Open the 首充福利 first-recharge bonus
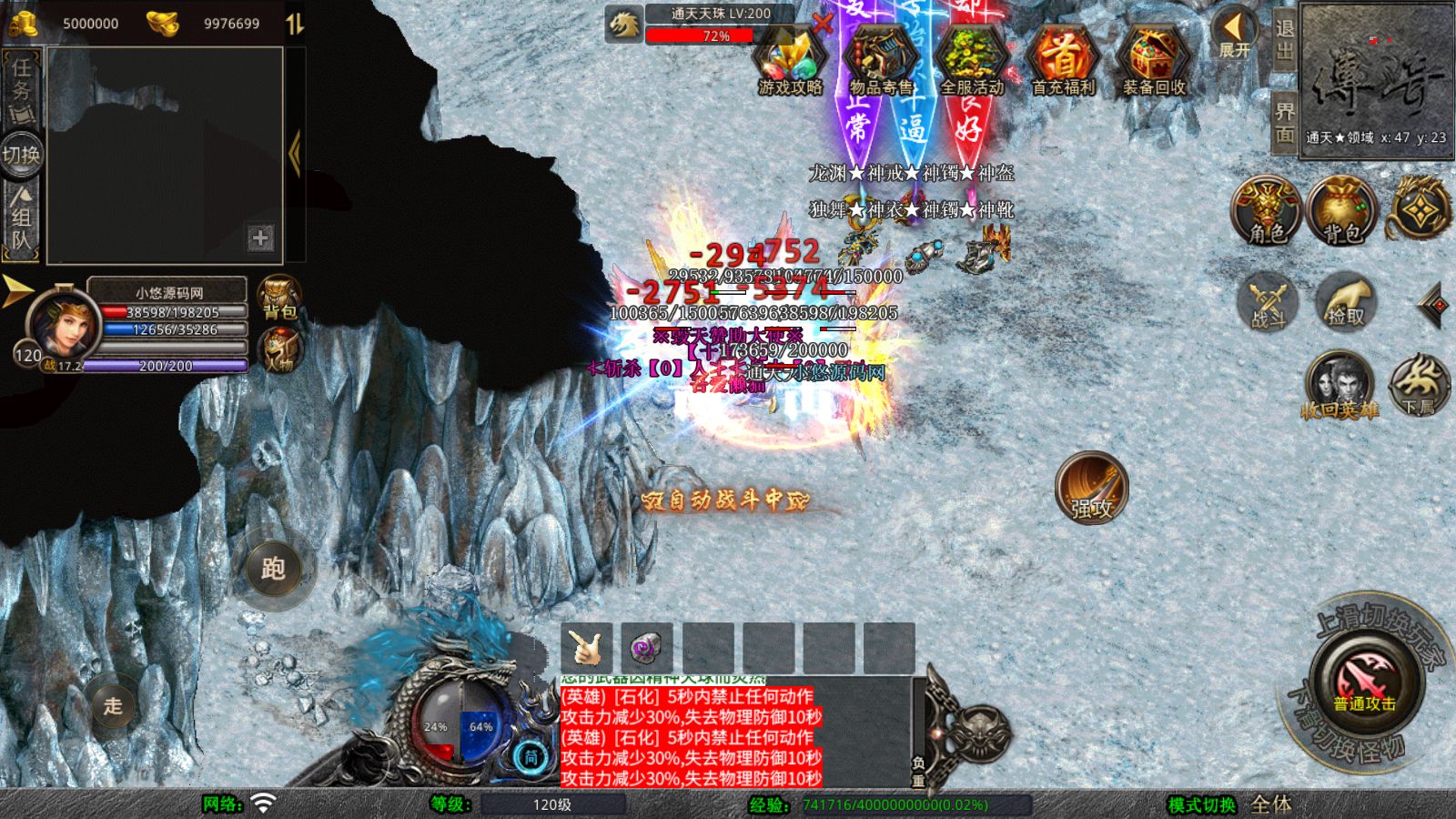The width and height of the screenshot is (1456, 819). click(1063, 62)
